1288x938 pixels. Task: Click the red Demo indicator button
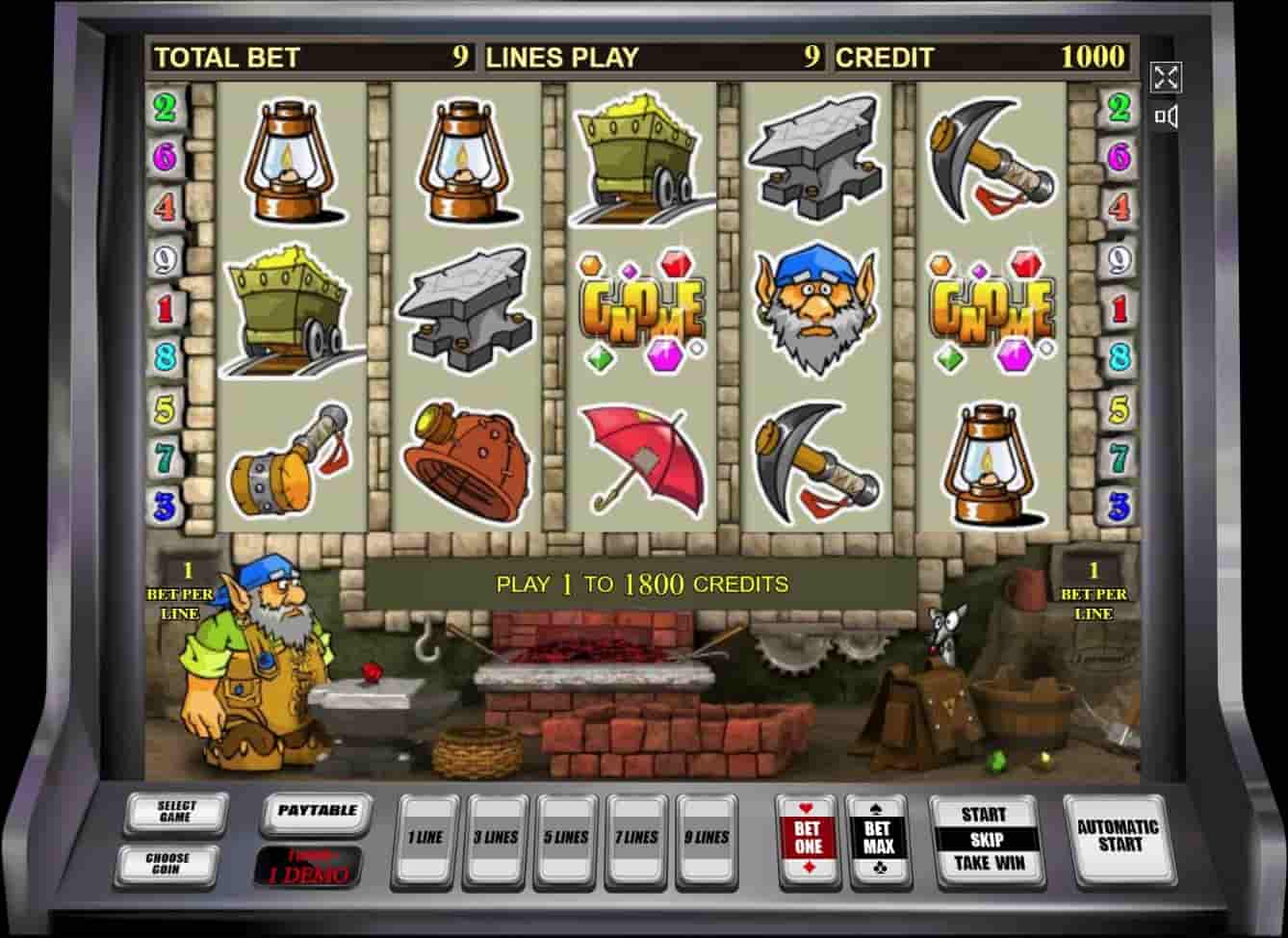(x=308, y=867)
